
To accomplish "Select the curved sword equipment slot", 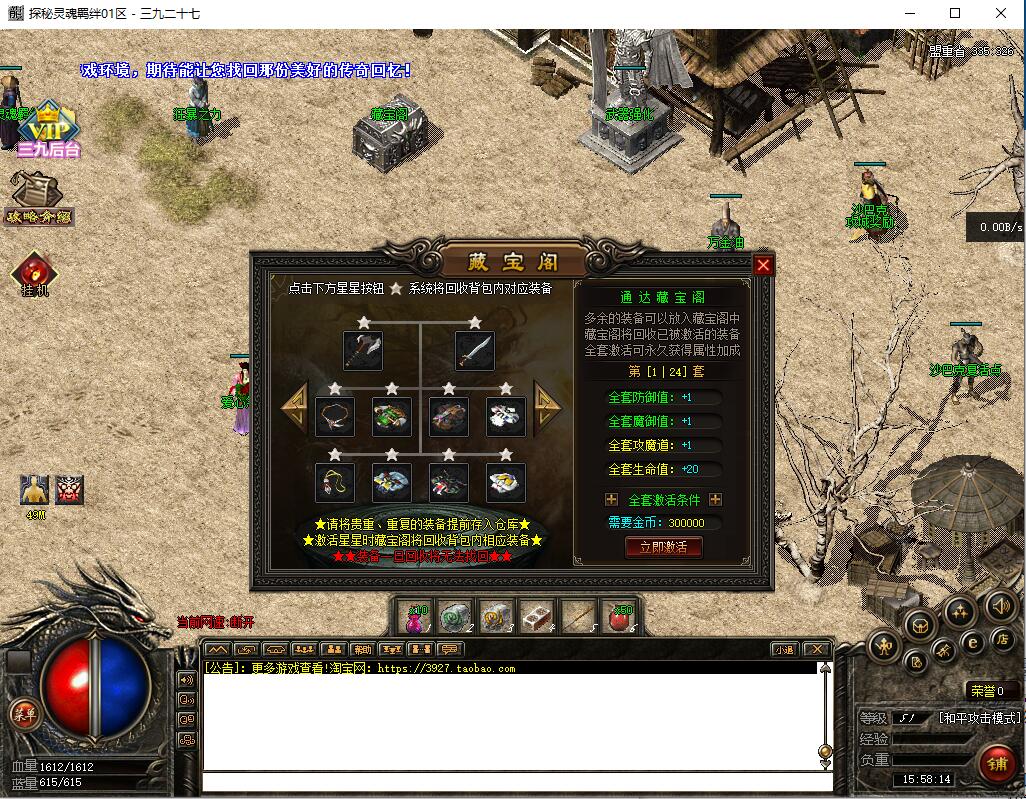I will (475, 351).
